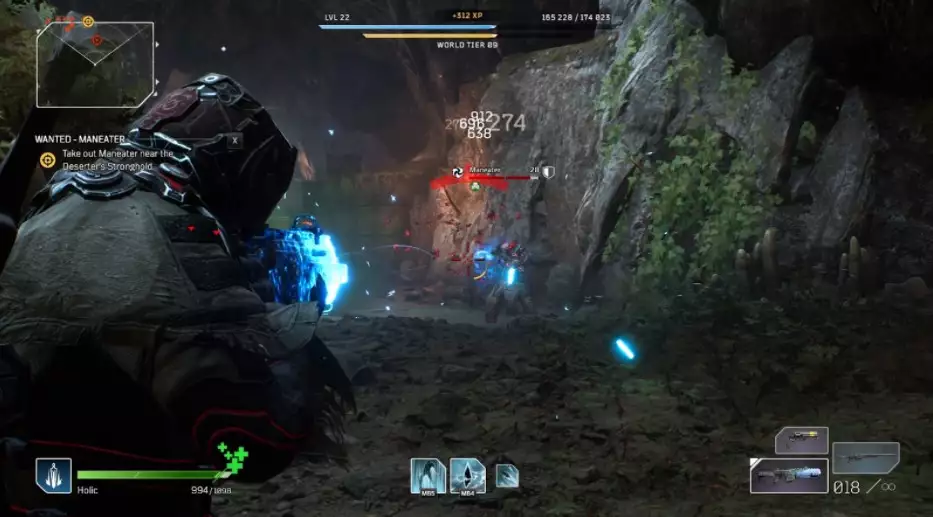Use the small ice shard skill

[507, 475]
